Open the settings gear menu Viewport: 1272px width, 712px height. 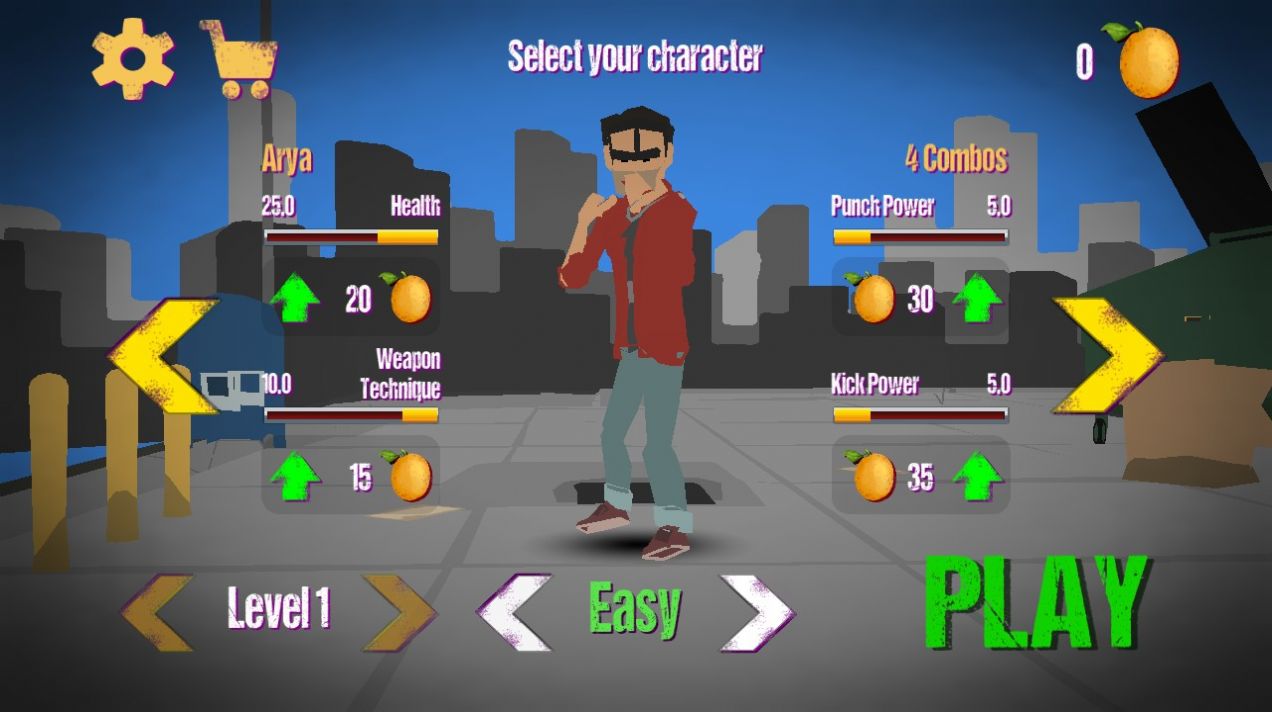[133, 58]
